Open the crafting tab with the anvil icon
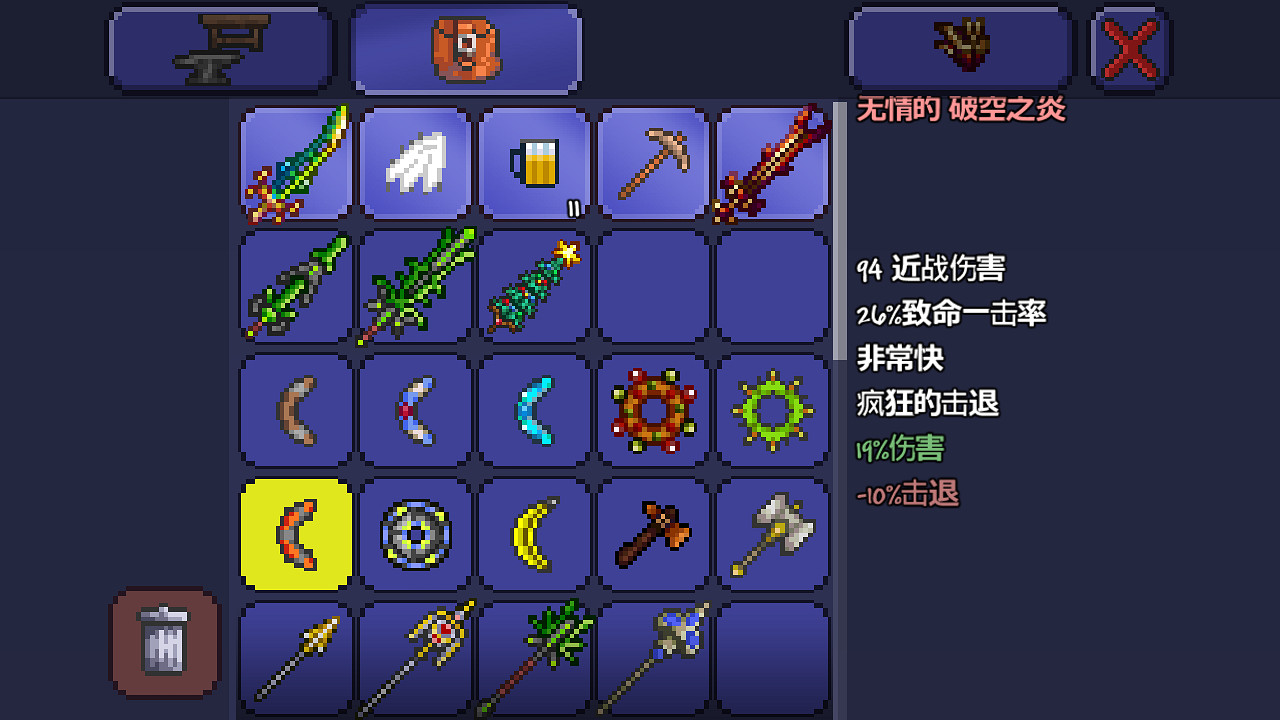The height and width of the screenshot is (720, 1280). (220, 48)
